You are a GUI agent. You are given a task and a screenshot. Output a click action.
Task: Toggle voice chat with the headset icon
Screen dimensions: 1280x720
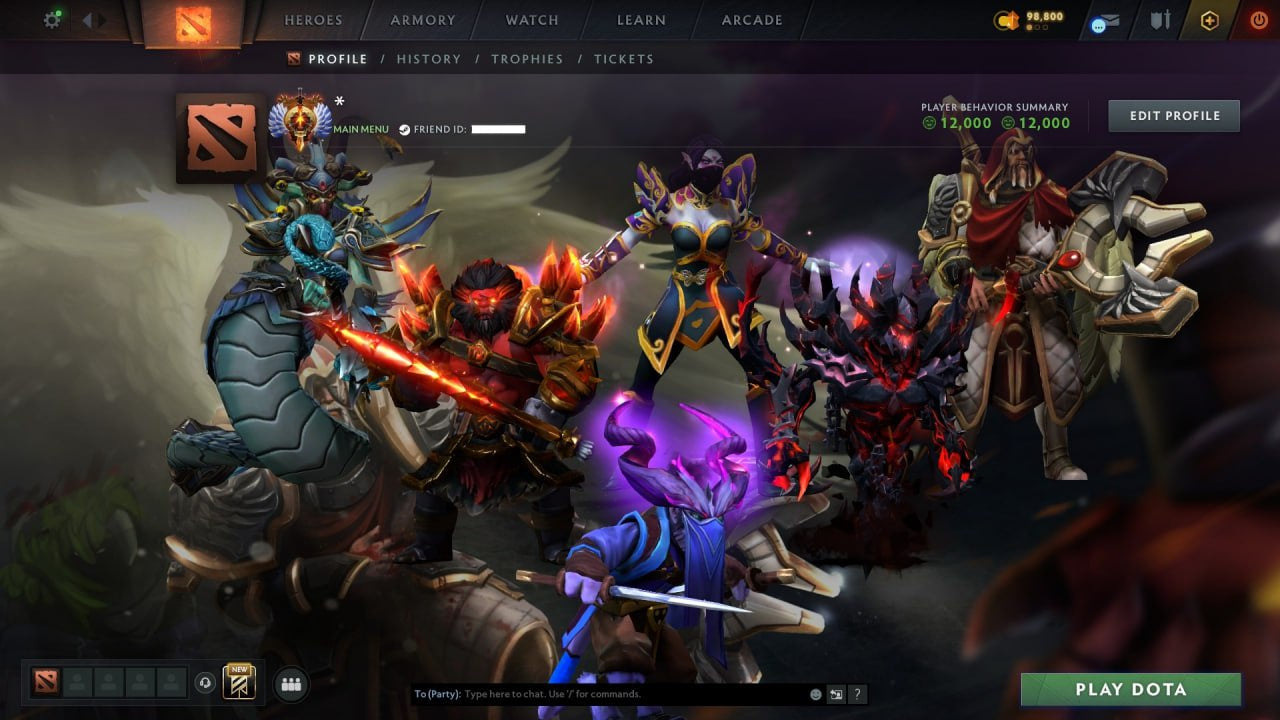[x=204, y=682]
